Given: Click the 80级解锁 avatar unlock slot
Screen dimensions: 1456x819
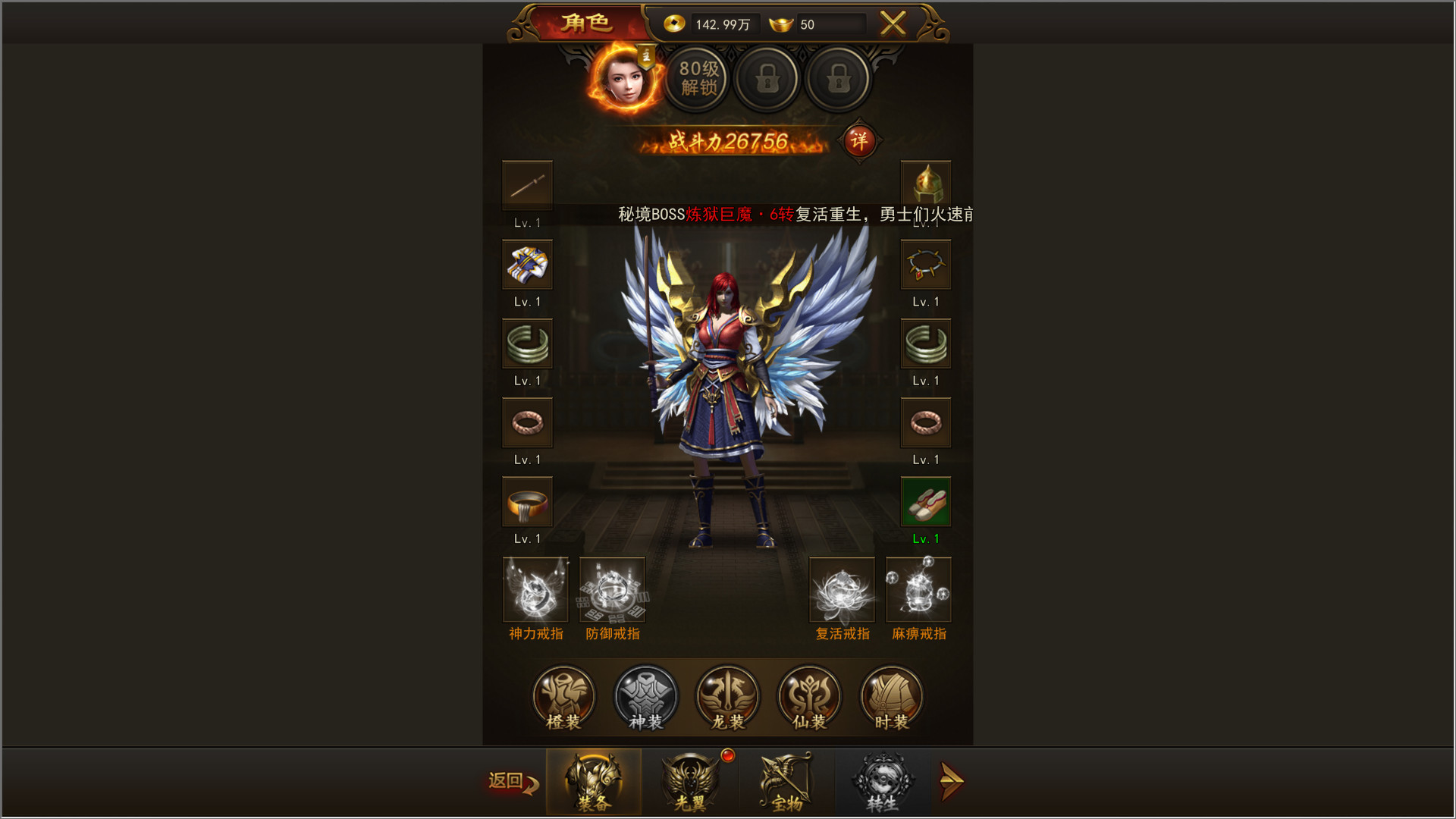Looking at the screenshot, I should click(696, 79).
